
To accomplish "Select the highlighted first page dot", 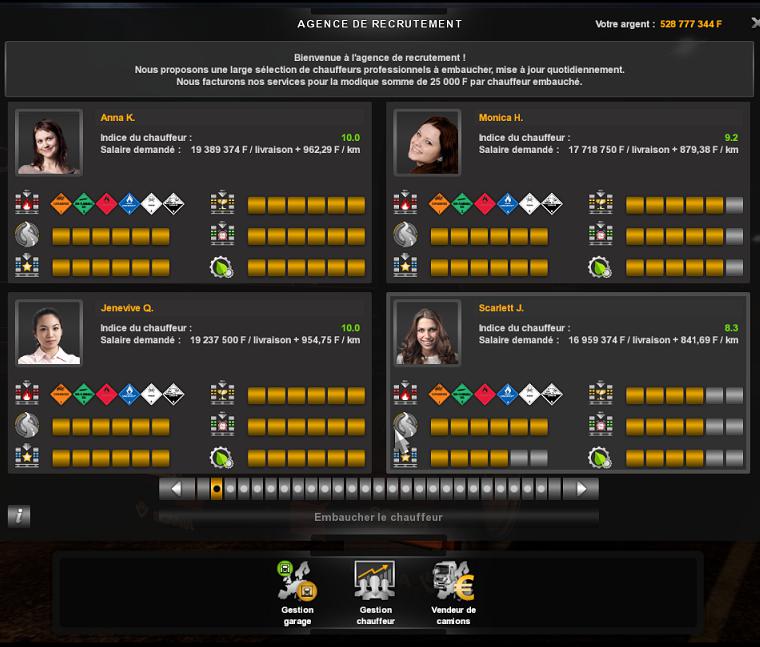I will coord(216,489).
